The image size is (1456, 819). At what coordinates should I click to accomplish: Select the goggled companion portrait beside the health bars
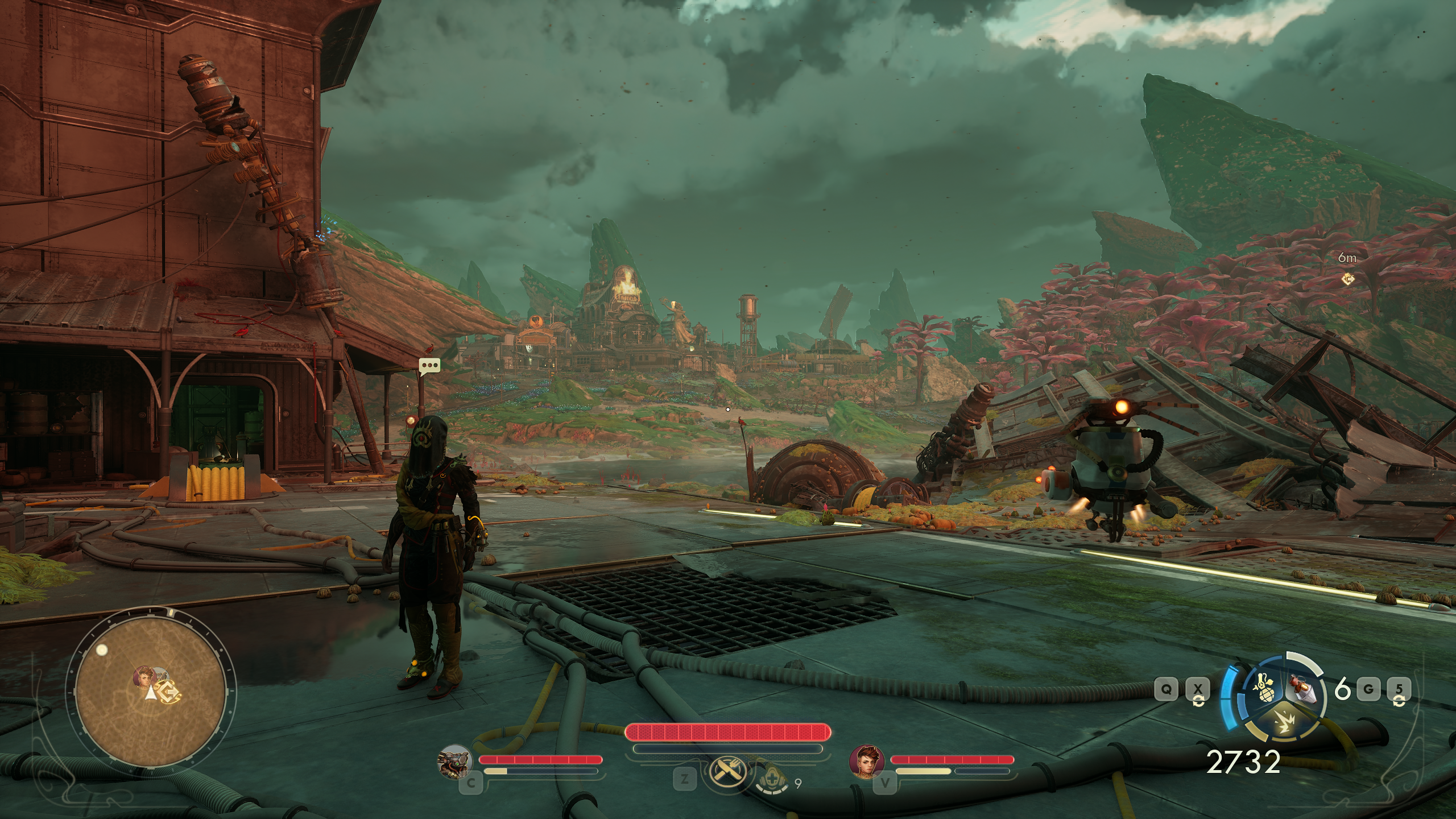454,761
